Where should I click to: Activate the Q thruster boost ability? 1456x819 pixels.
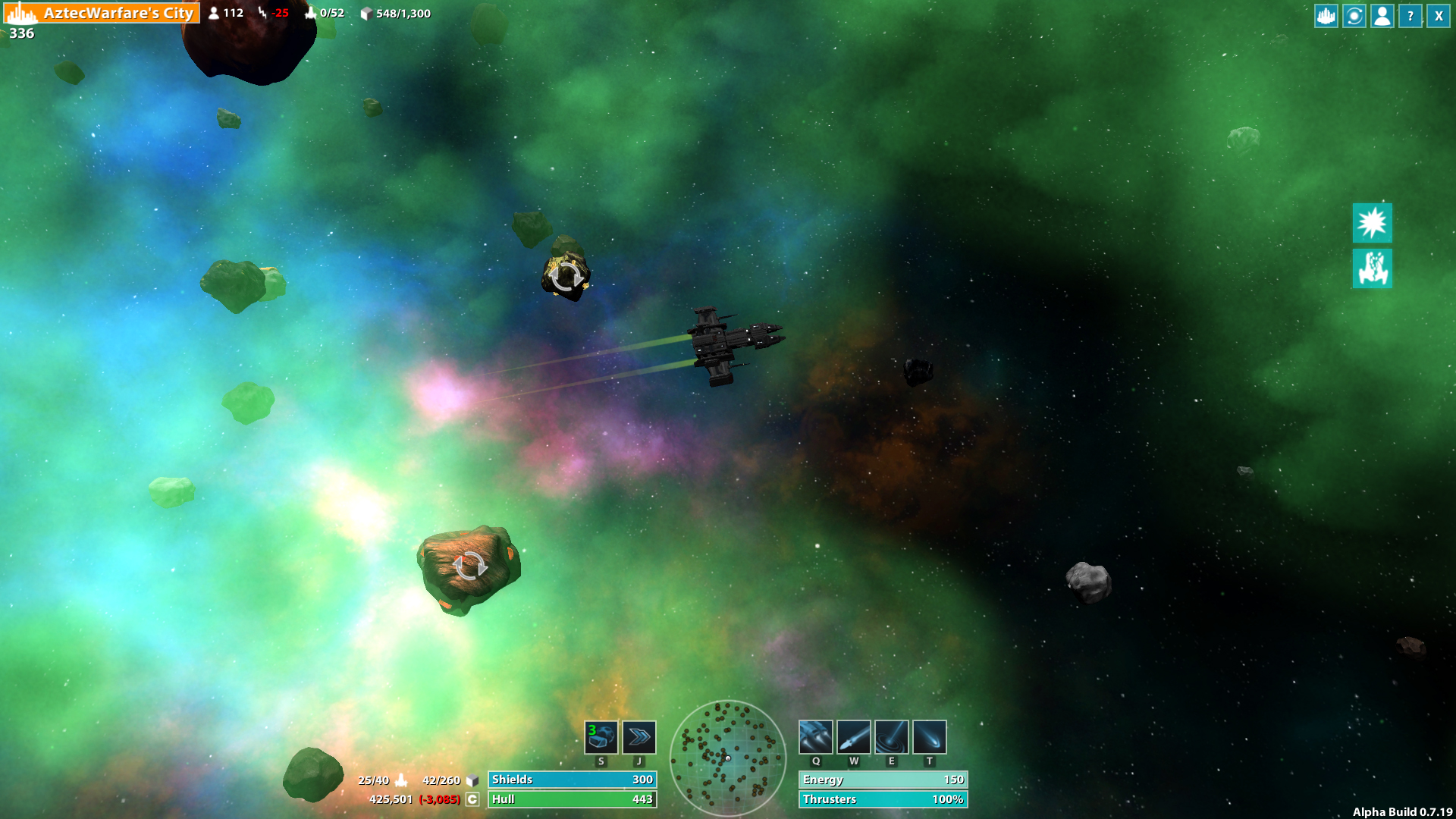[816, 736]
